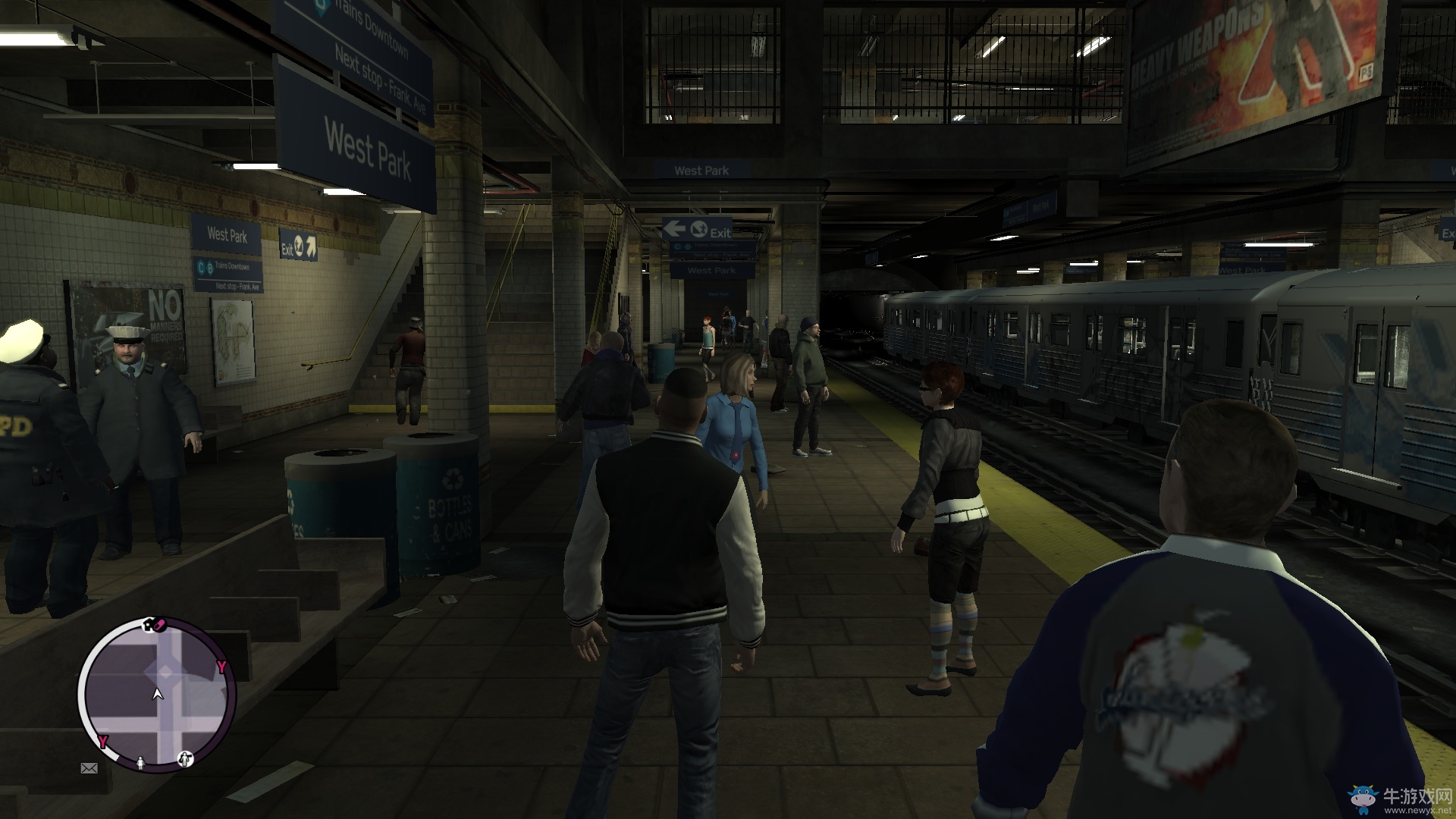Click the white player arrow on the radar
The height and width of the screenshot is (819, 1456).
click(158, 693)
